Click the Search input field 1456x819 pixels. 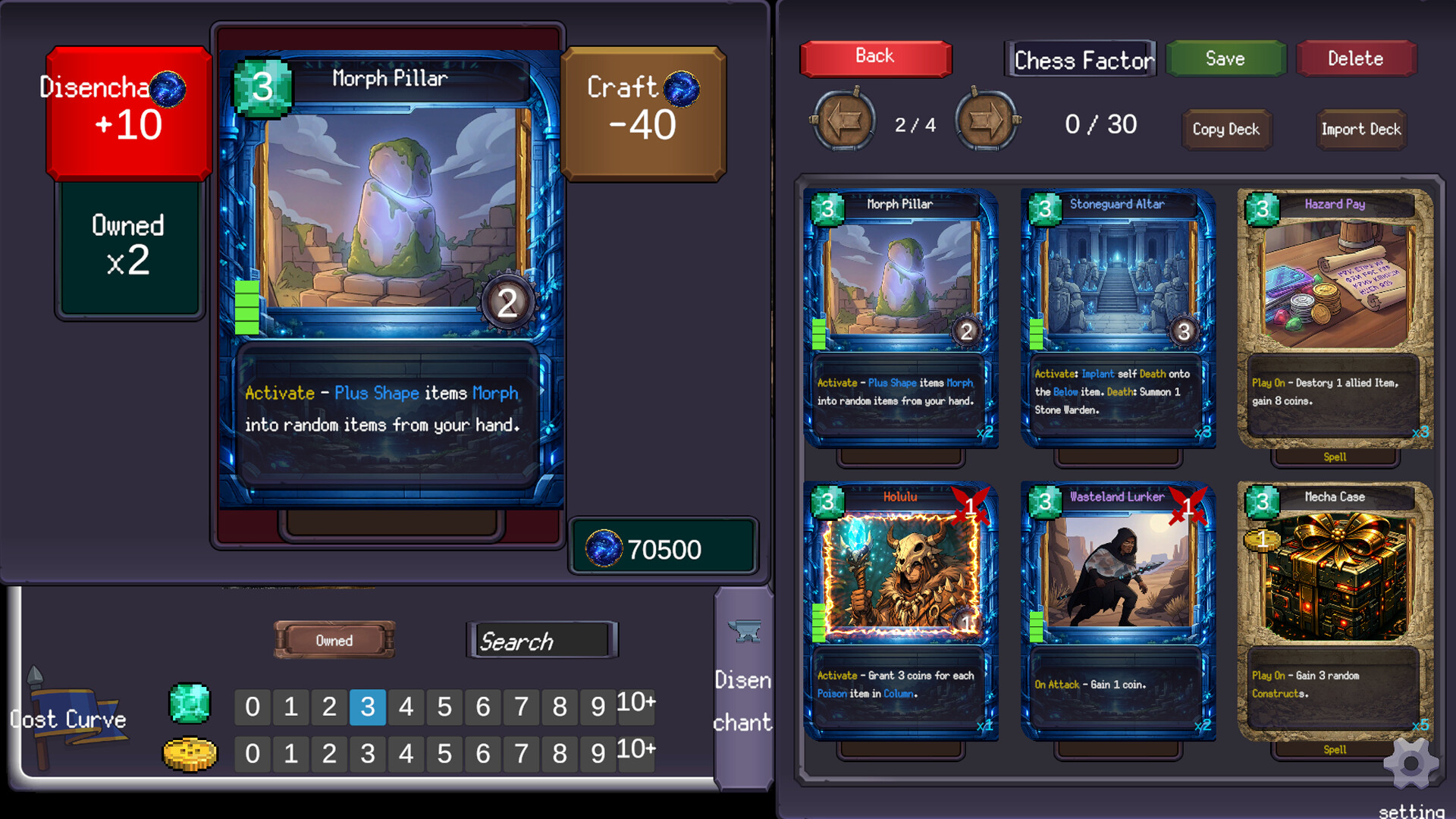pyautogui.click(x=543, y=641)
